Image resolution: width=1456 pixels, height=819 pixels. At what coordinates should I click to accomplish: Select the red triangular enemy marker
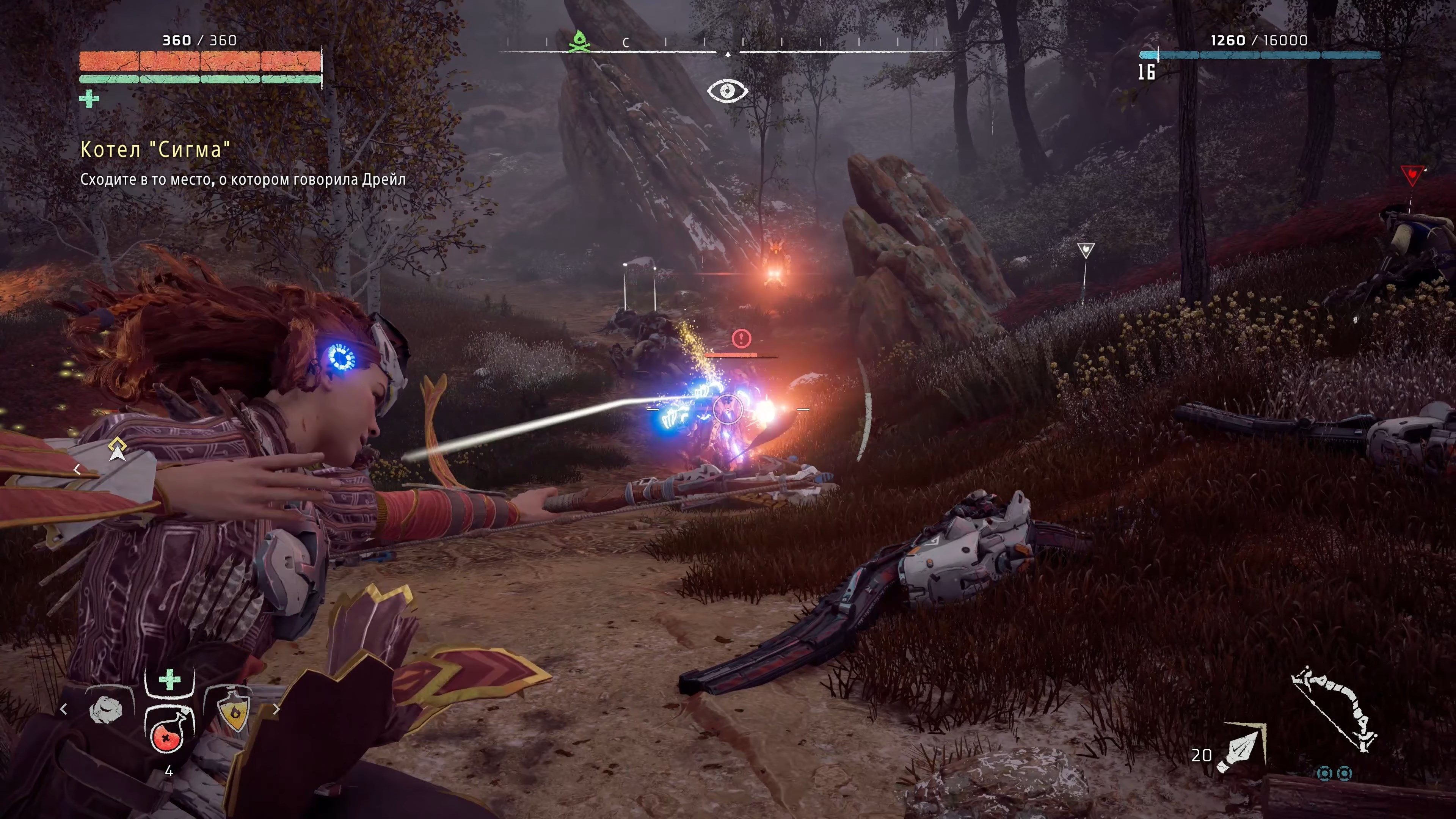coord(1412,175)
